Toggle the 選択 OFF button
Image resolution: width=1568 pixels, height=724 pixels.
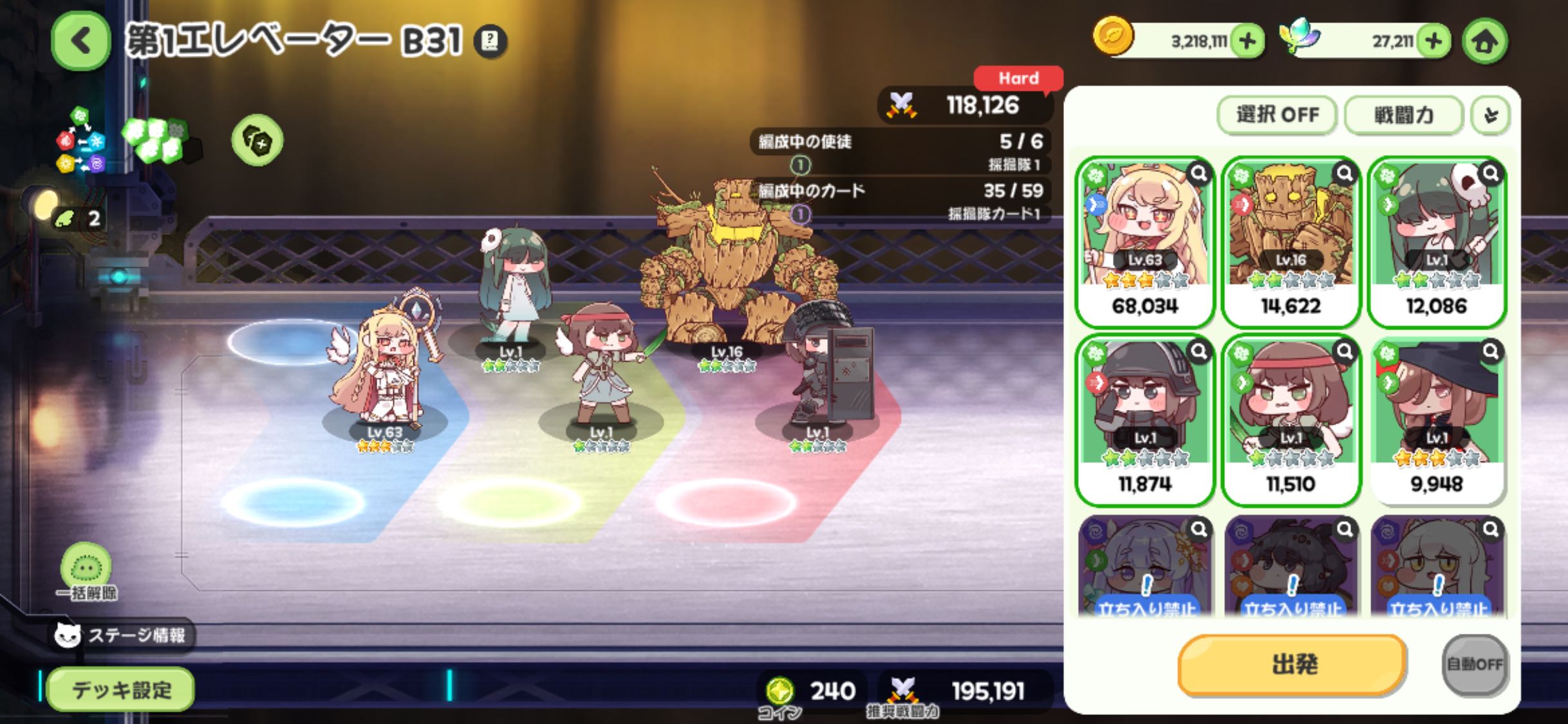tap(1277, 115)
